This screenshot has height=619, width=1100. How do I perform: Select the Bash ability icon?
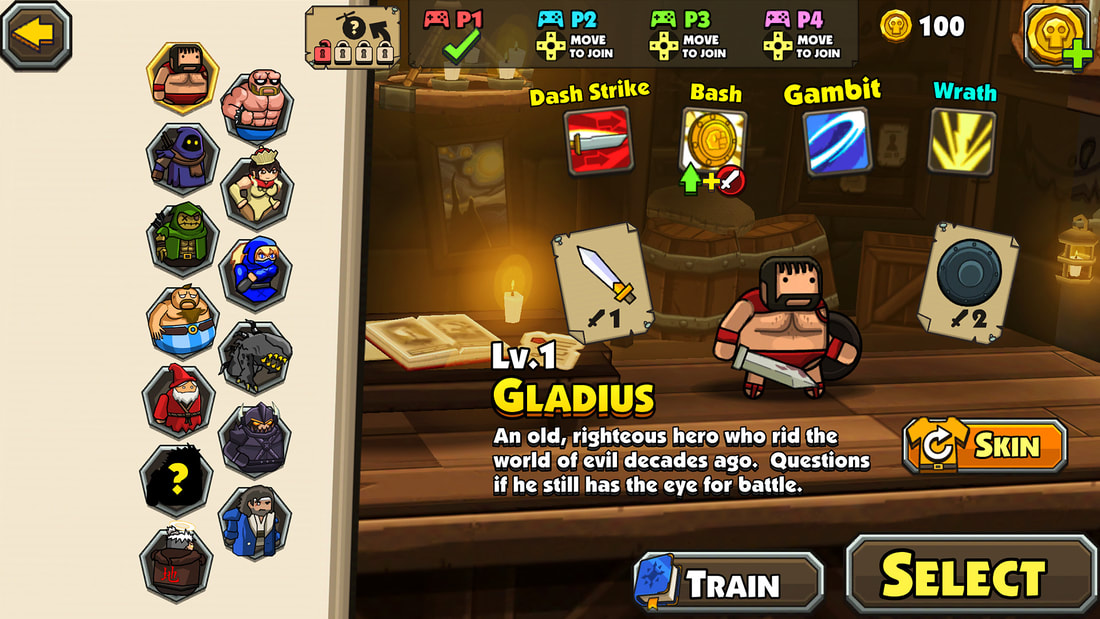[x=714, y=141]
